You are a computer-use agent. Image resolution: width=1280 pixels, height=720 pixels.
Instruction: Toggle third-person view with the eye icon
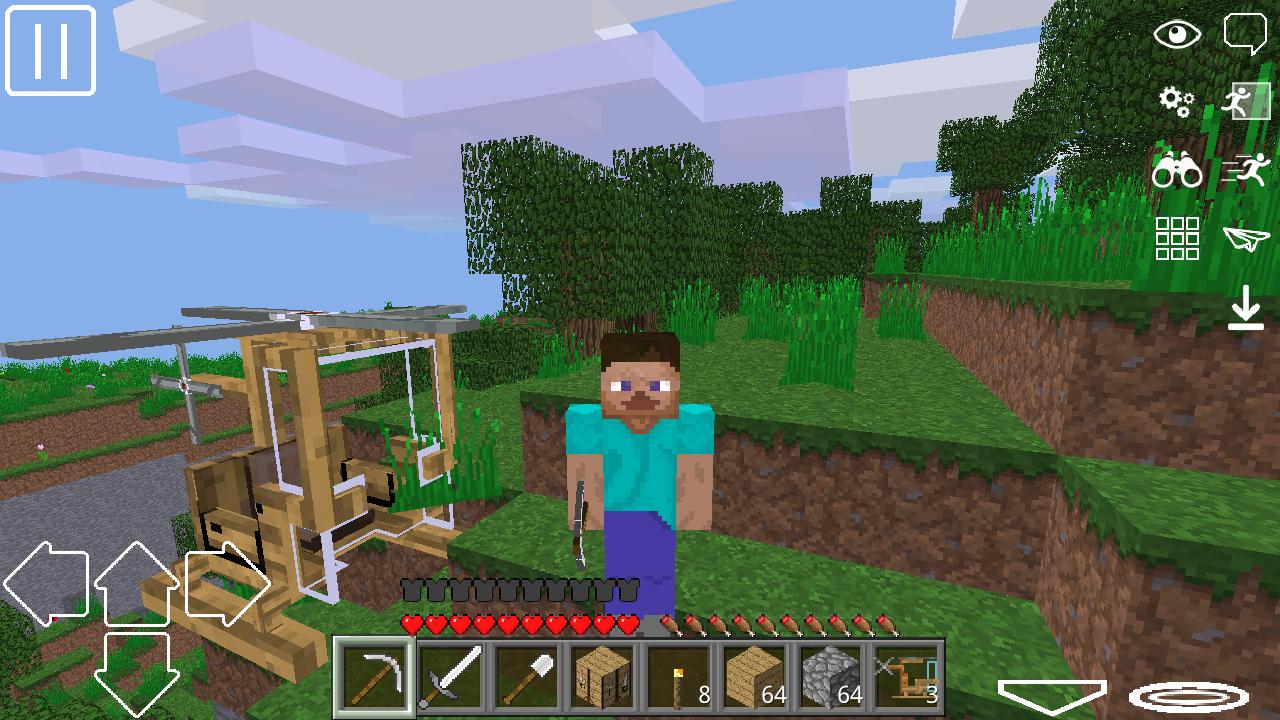click(x=1179, y=34)
